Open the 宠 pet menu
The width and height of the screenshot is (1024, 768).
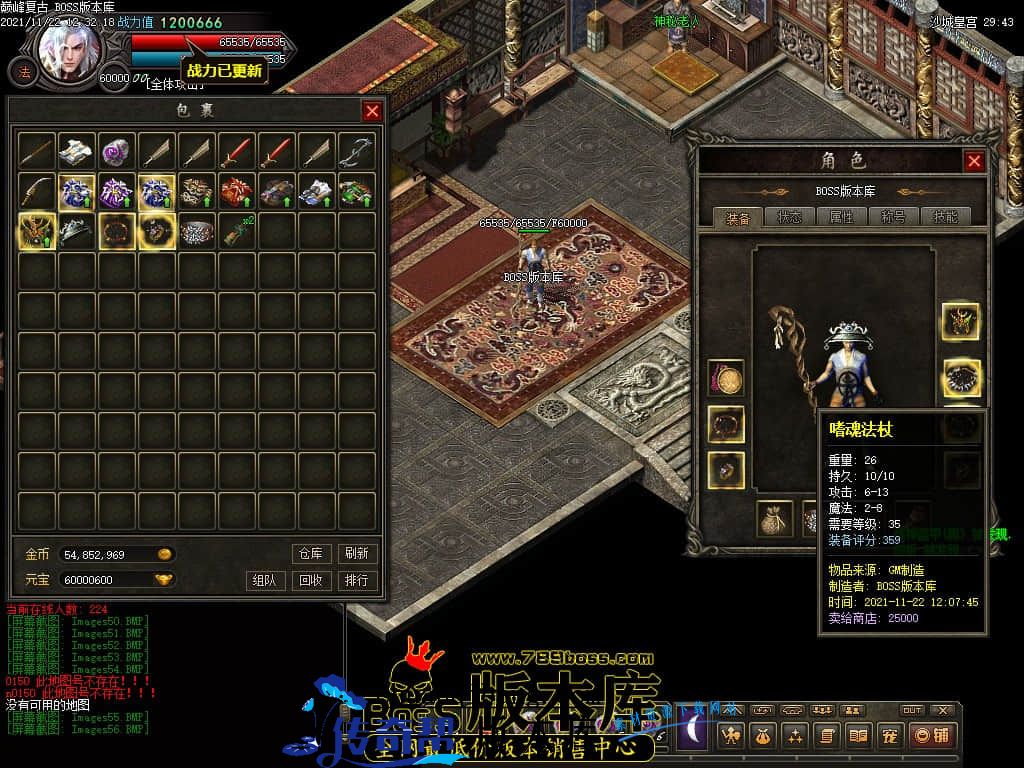(889, 736)
